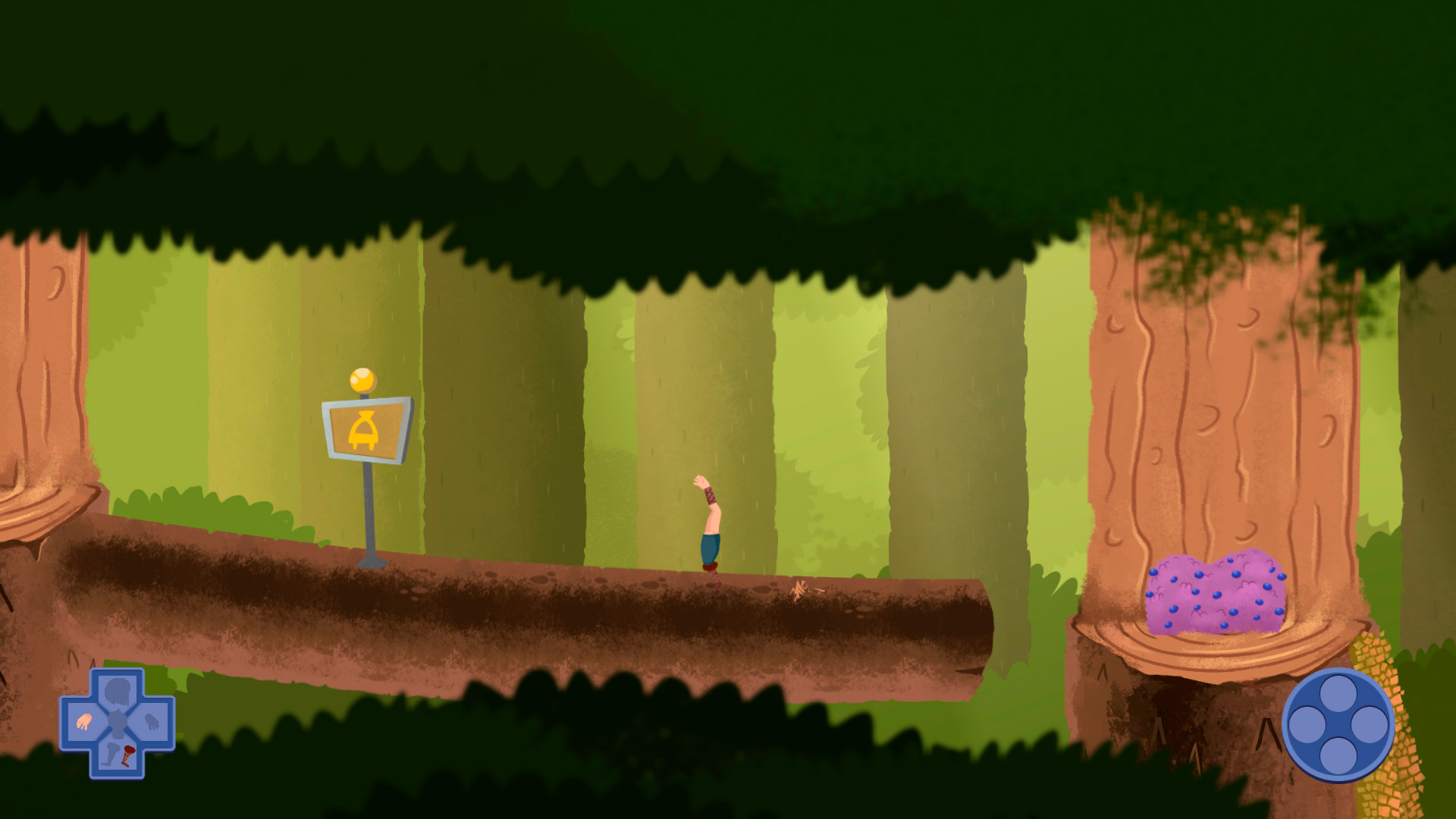
Task: Select the greyed-out hand slot
Action: [x=152, y=722]
